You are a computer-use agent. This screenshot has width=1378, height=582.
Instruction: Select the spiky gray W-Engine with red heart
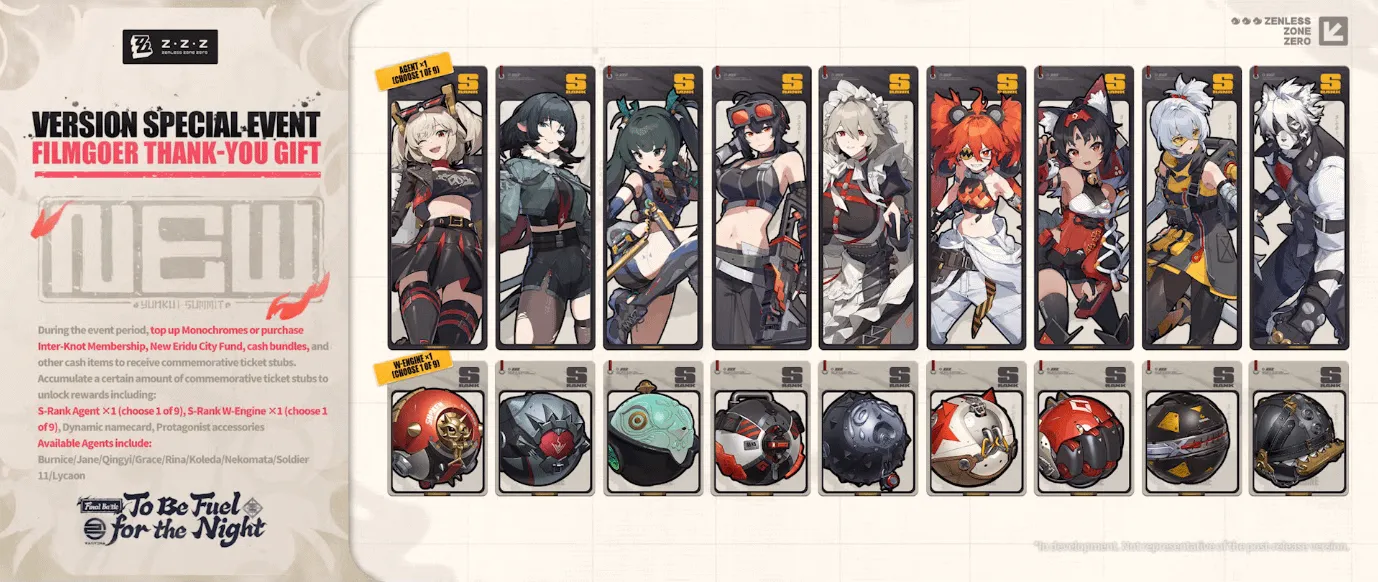pos(545,429)
